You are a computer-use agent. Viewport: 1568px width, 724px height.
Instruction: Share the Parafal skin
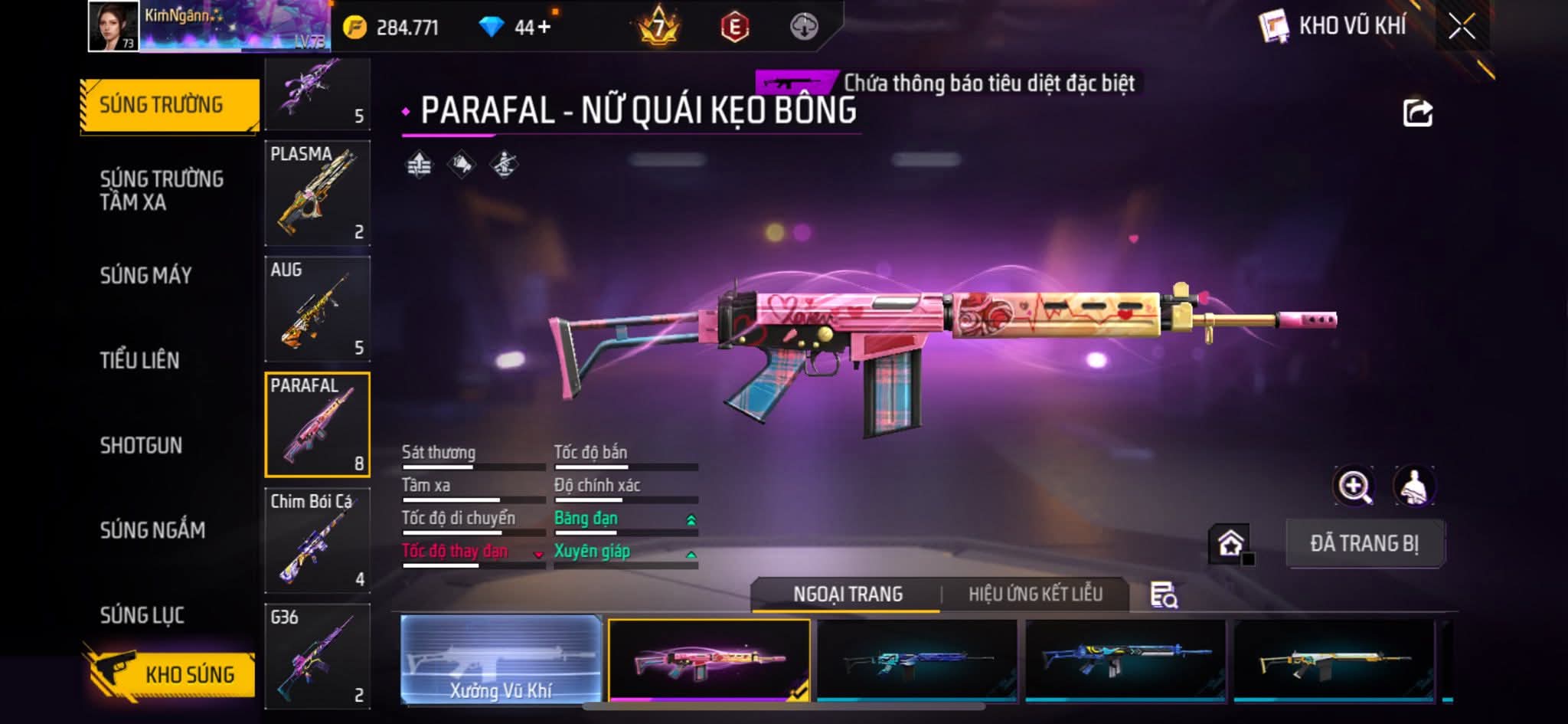pos(1417,113)
